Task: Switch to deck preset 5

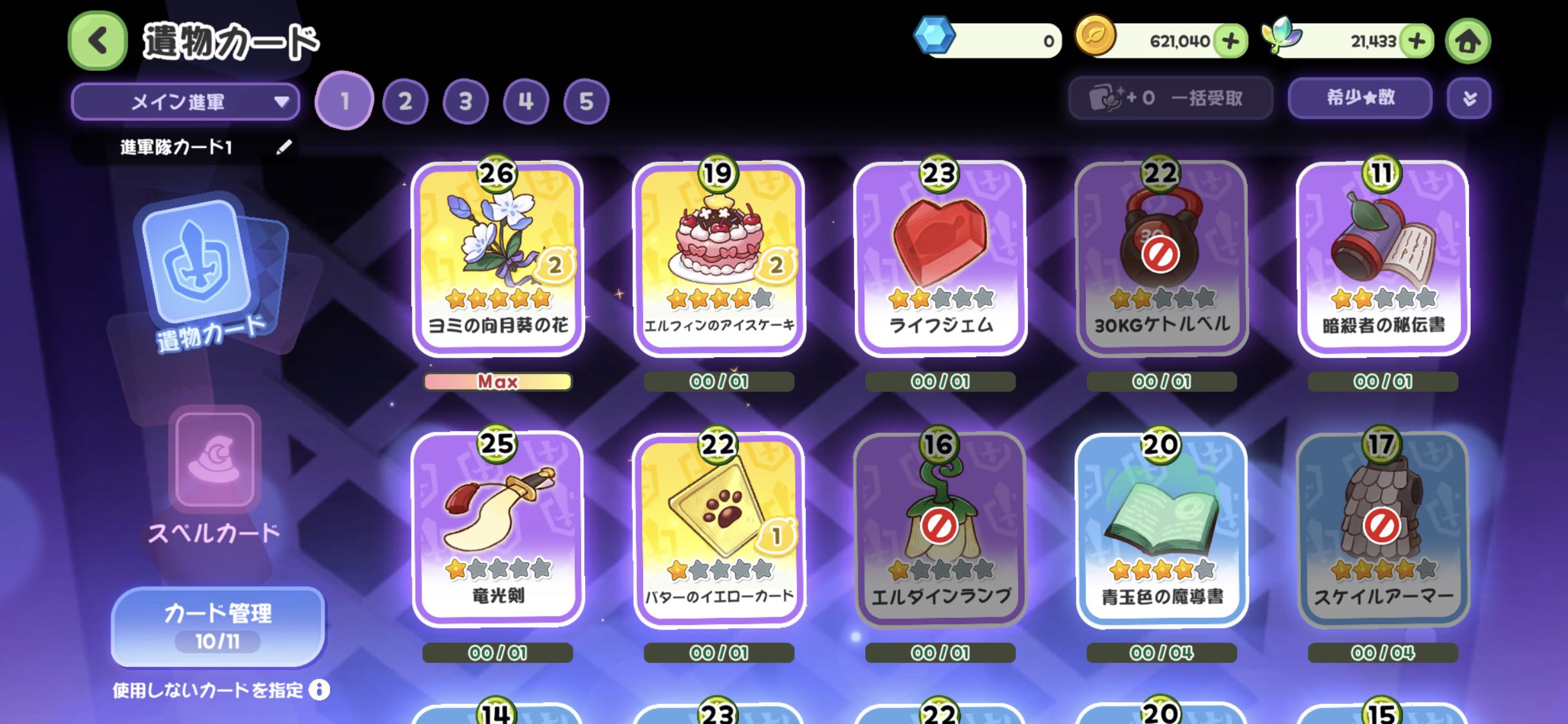Action: pyautogui.click(x=586, y=101)
